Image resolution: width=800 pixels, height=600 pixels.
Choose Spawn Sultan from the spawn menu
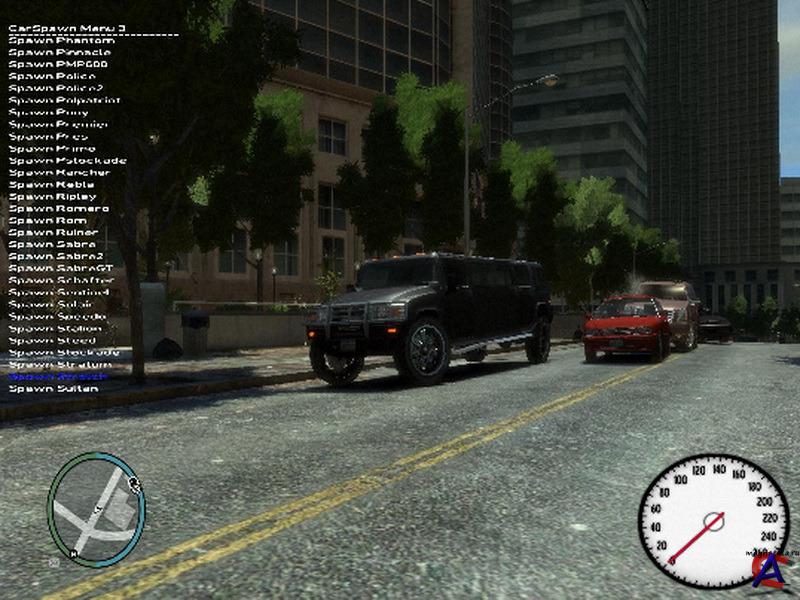point(54,388)
